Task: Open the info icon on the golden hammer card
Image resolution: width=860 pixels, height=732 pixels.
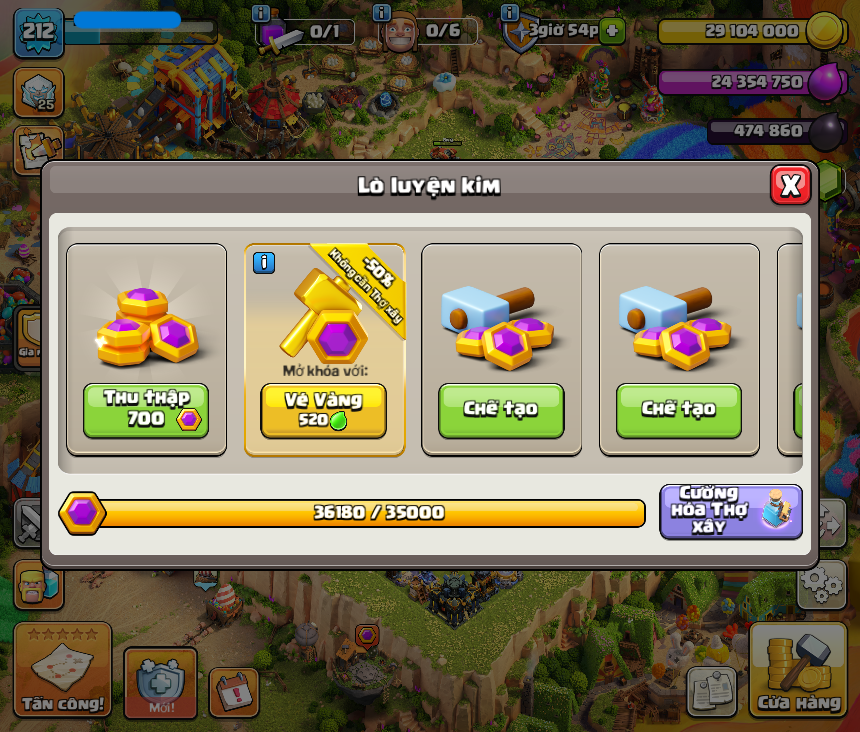Action: click(x=263, y=263)
